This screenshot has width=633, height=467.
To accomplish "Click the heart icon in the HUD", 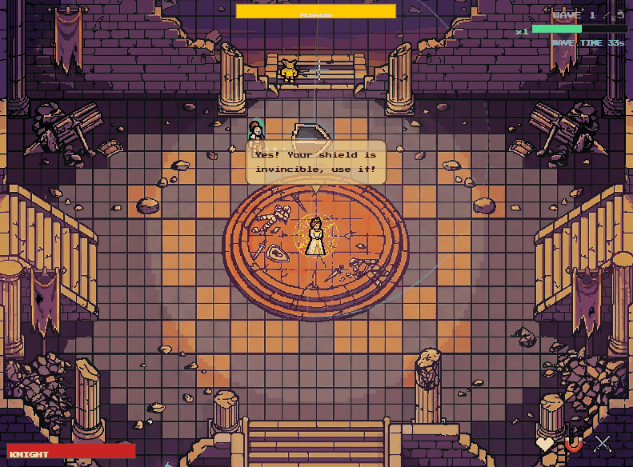I will click(x=545, y=443).
